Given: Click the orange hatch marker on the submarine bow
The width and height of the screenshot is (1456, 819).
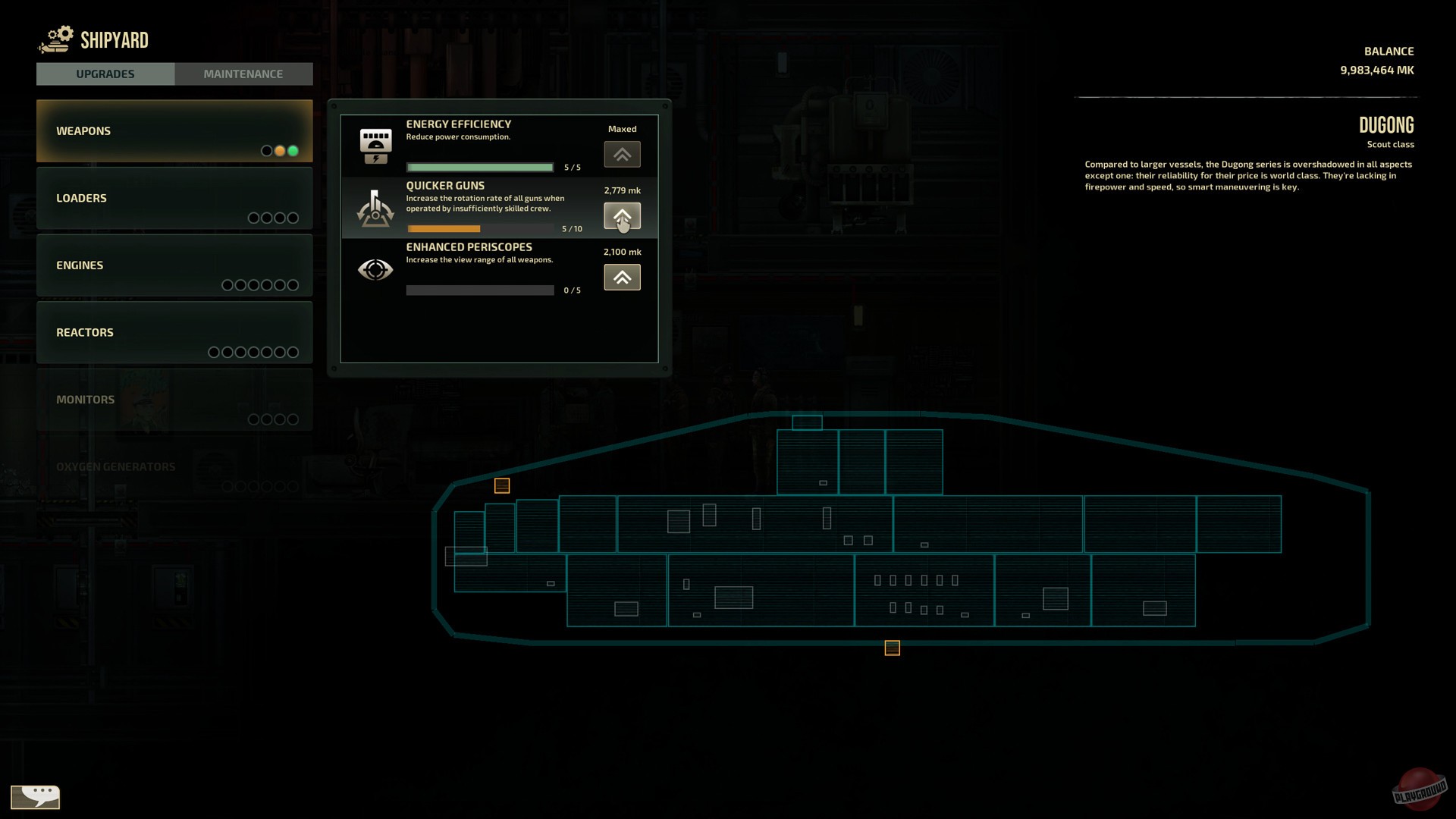Looking at the screenshot, I should (x=500, y=485).
